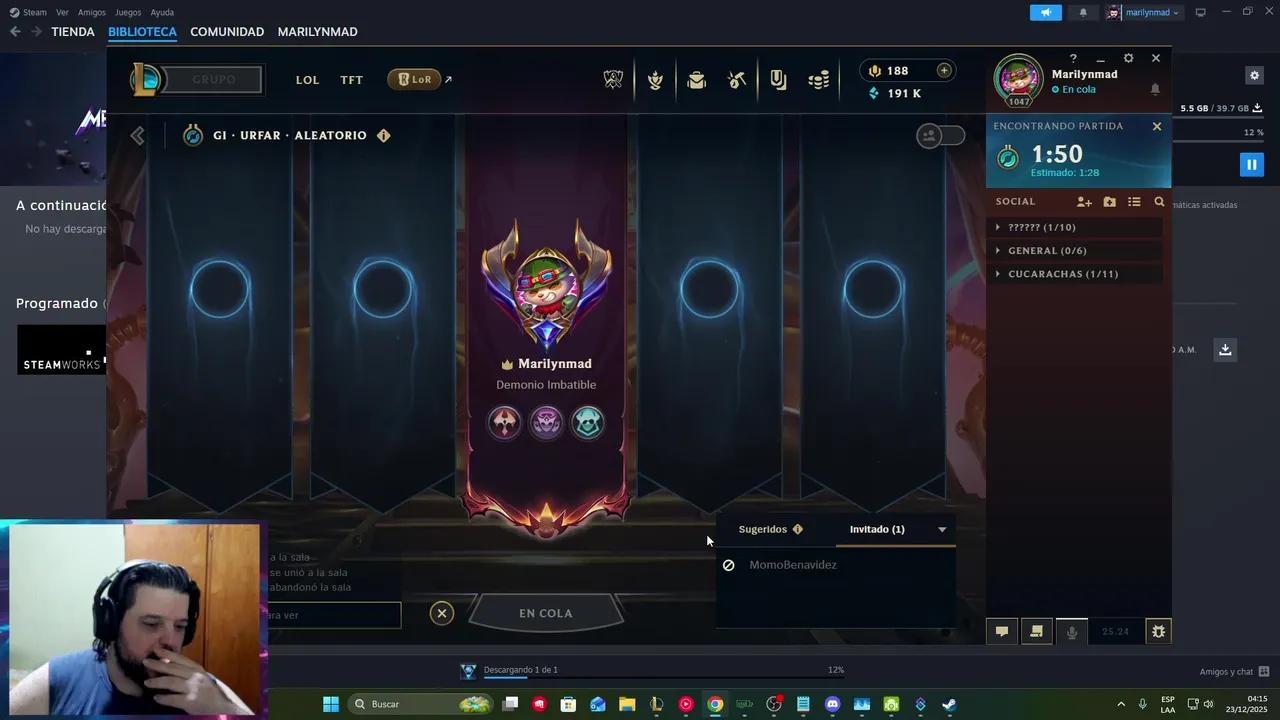The height and width of the screenshot is (720, 1280).
Task: Open the Clash trophy icon
Action: [x=655, y=80]
